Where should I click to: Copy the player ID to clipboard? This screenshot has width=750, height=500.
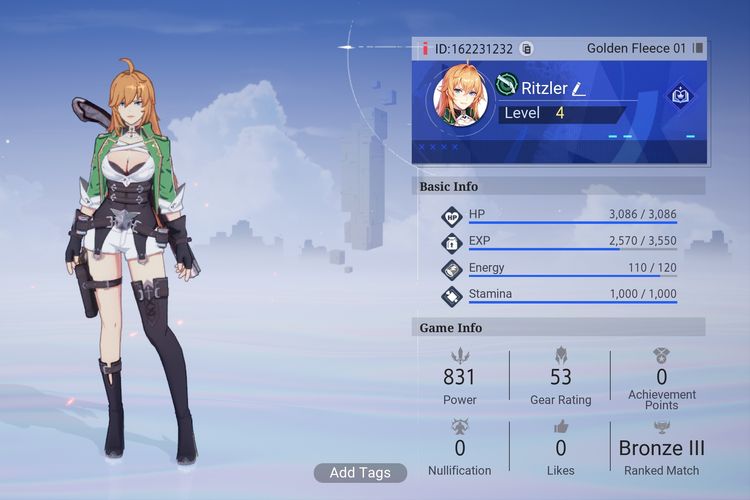click(527, 48)
